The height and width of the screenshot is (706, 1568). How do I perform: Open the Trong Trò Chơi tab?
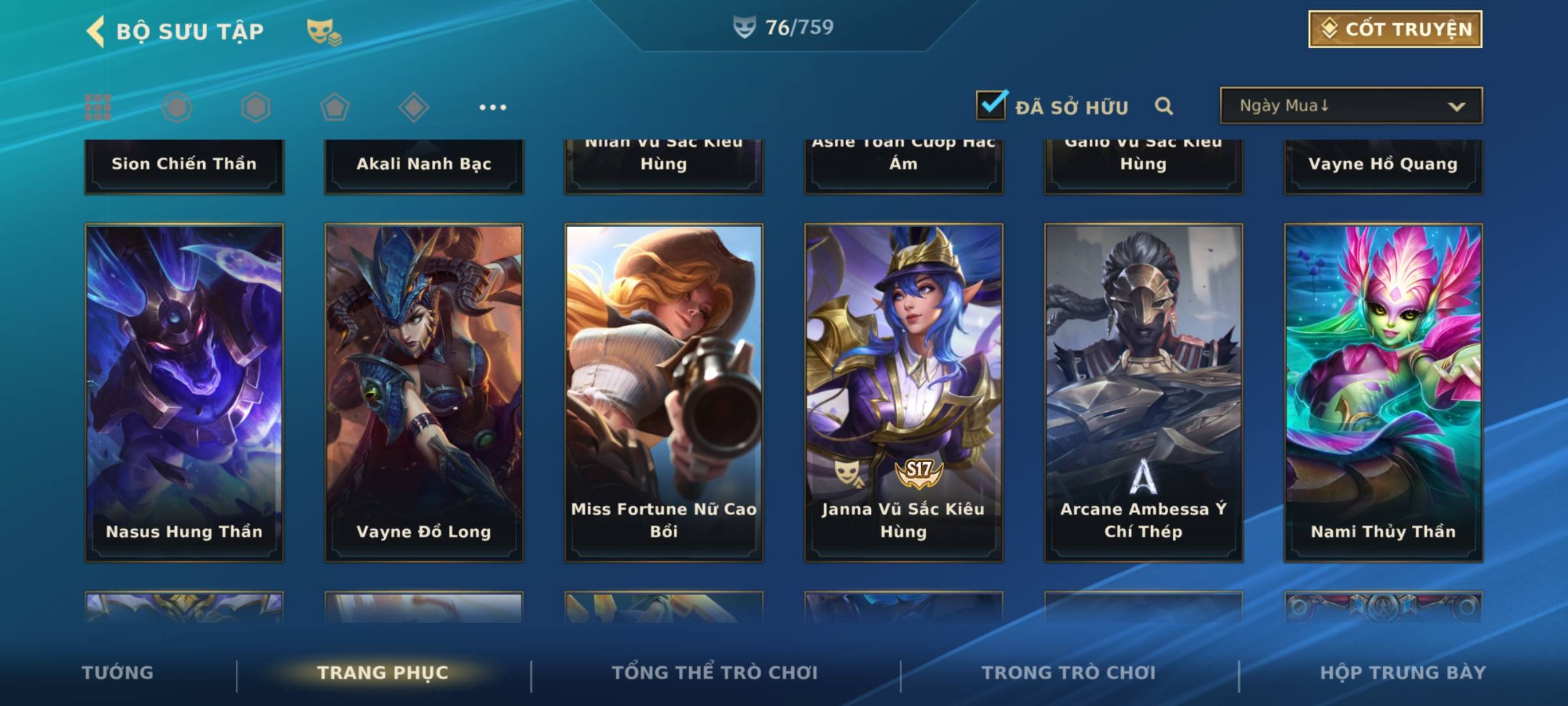coord(1069,673)
